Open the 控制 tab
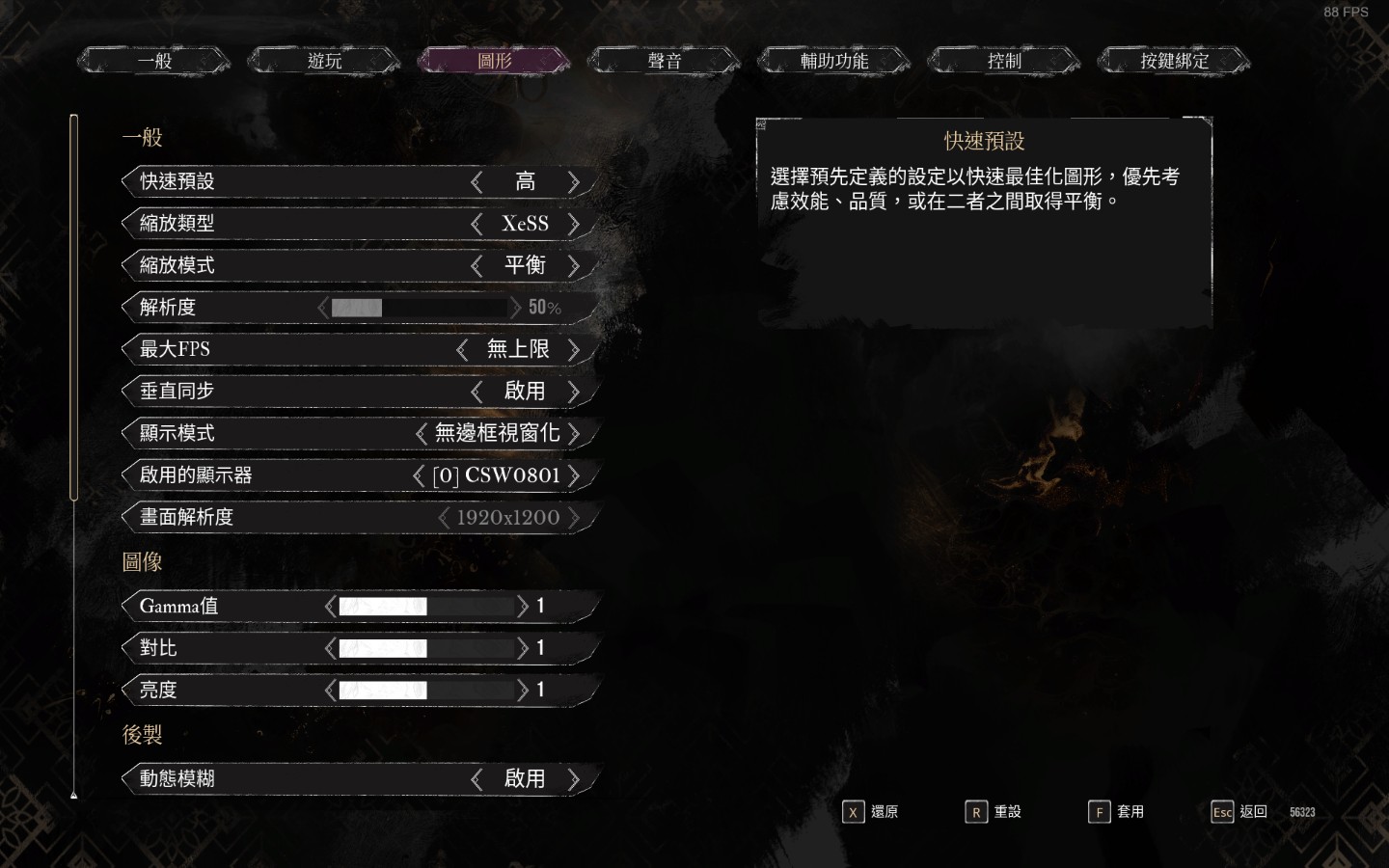 (x=1004, y=61)
